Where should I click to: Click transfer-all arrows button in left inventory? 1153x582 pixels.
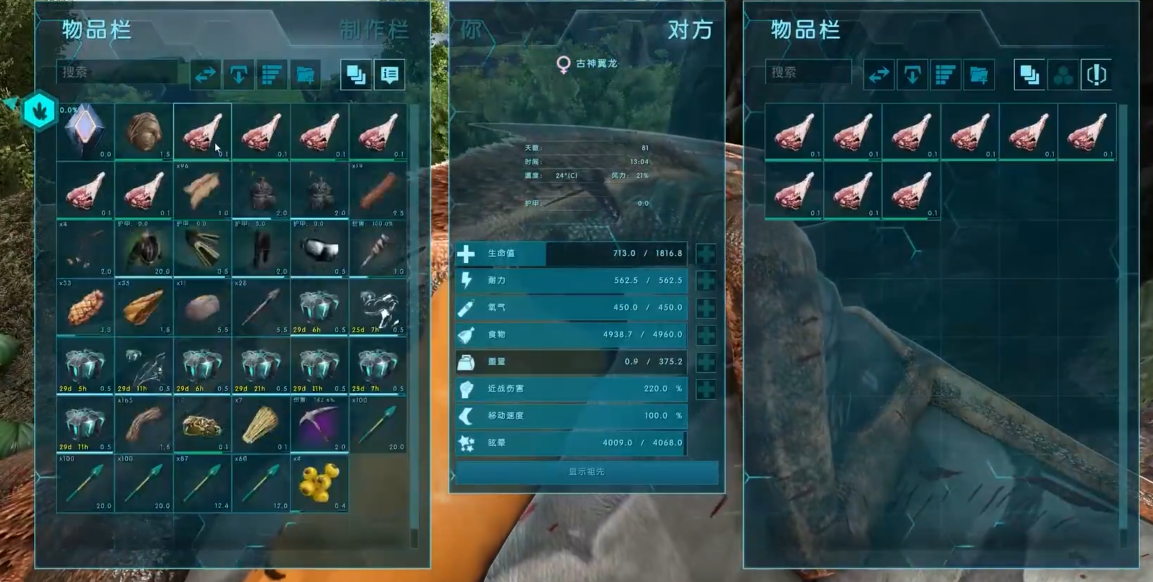[x=205, y=74]
